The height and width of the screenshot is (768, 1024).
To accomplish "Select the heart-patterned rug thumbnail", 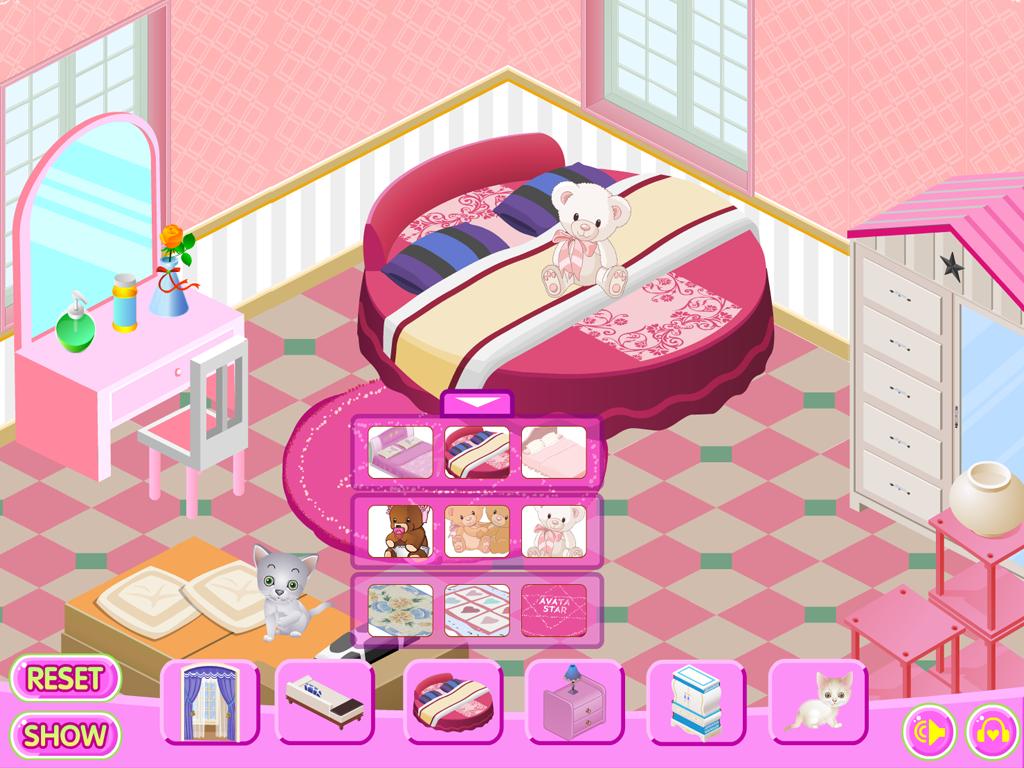I will tap(477, 609).
